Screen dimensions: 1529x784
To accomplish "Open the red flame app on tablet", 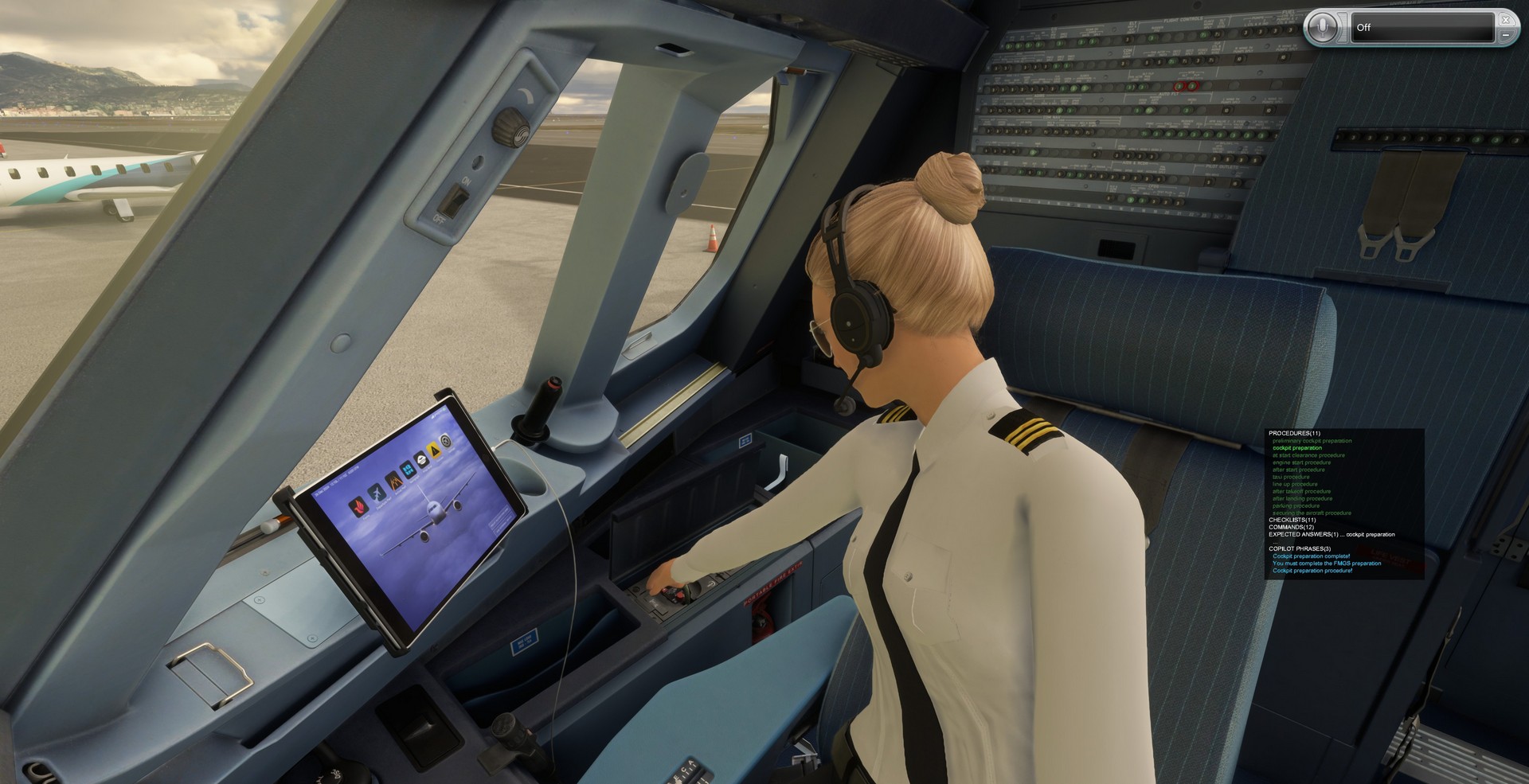I will pos(360,507).
